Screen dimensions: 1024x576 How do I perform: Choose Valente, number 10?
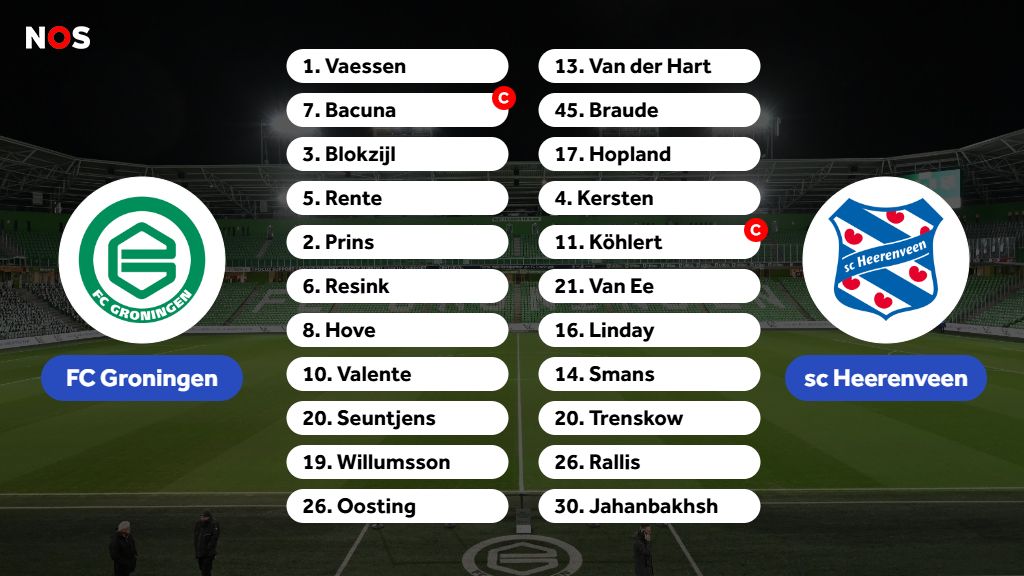click(x=397, y=374)
